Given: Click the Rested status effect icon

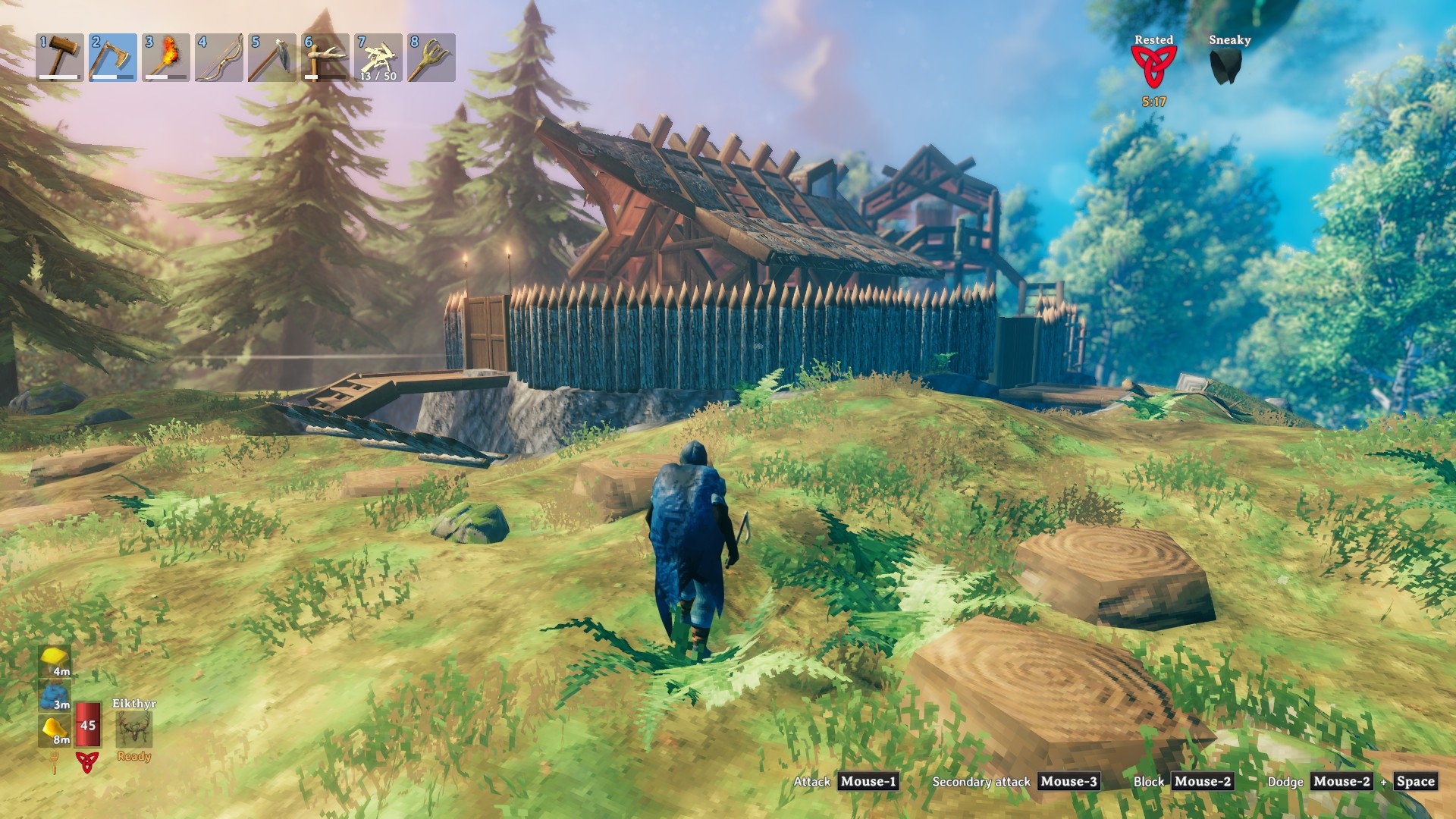Looking at the screenshot, I should 1153,67.
